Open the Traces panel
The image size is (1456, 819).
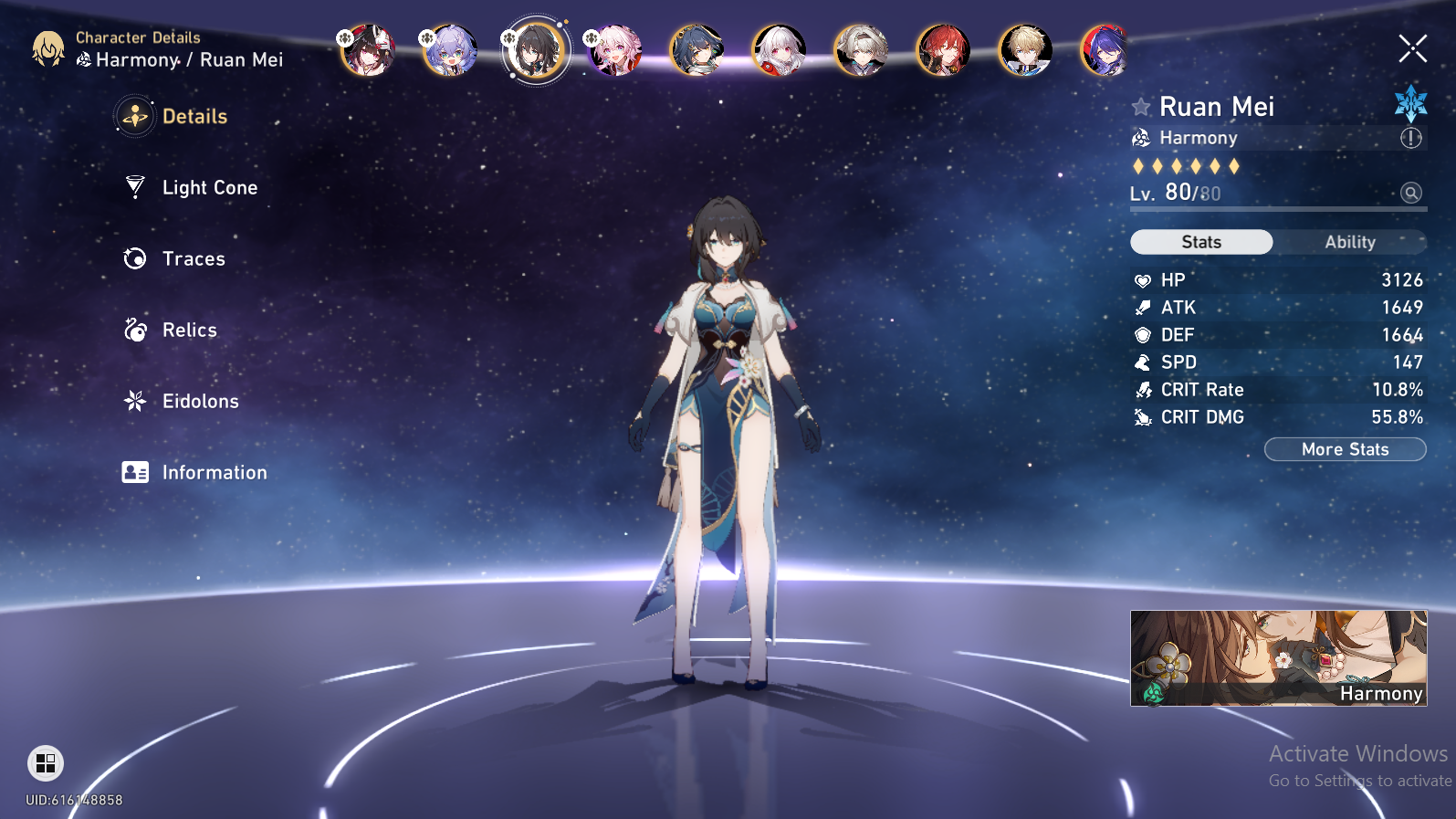[193, 259]
